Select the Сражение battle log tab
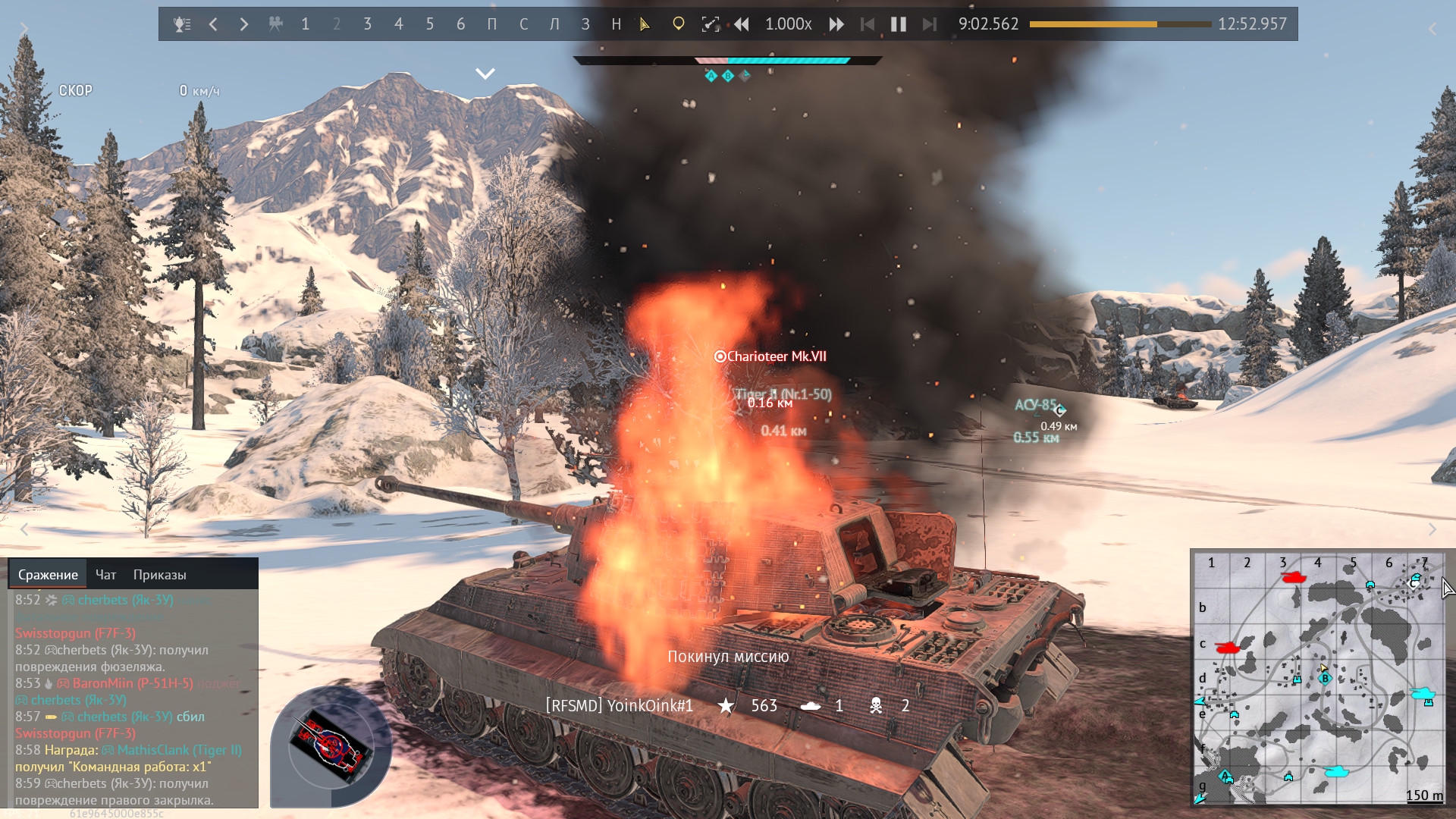This screenshot has height=819, width=1456. coord(48,575)
